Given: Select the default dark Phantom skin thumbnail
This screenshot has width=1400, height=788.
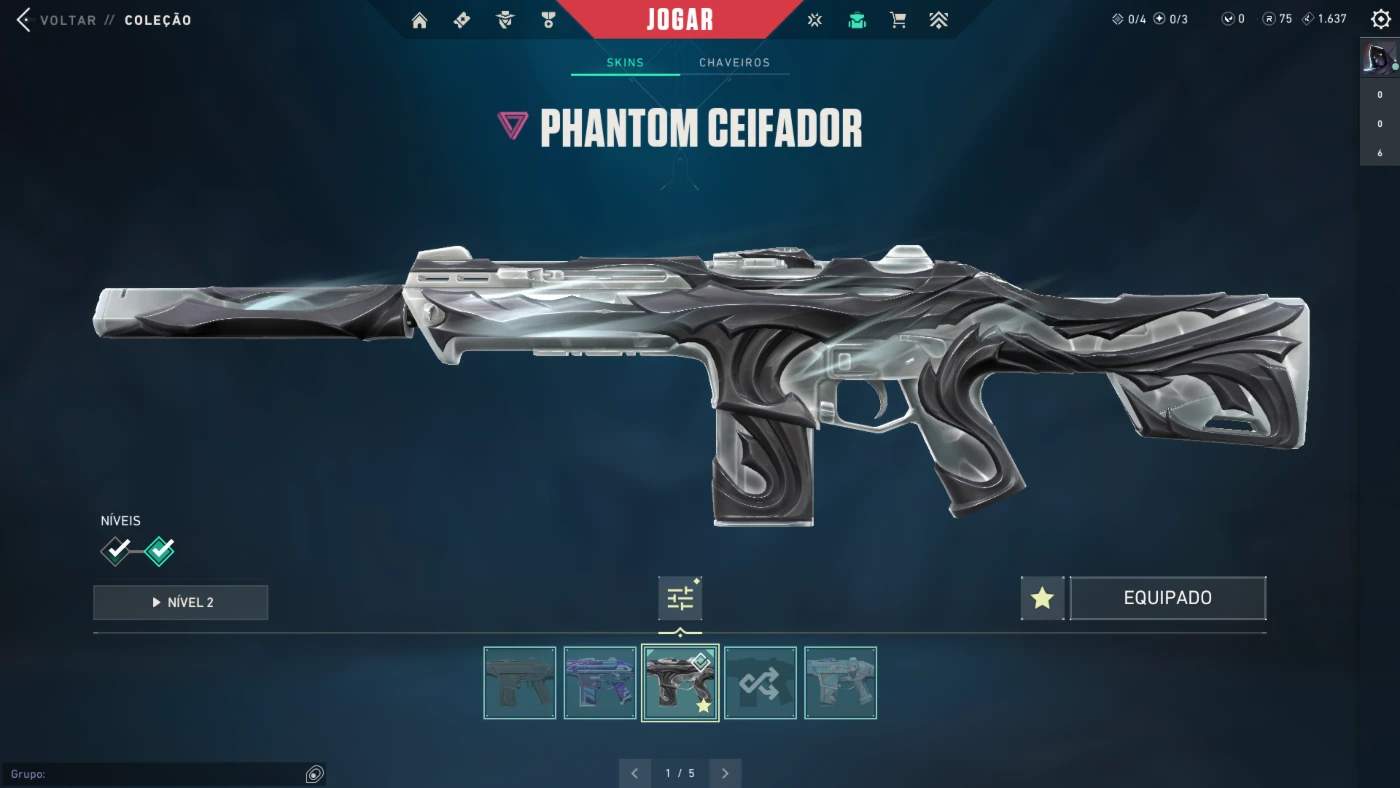Looking at the screenshot, I should [x=520, y=683].
